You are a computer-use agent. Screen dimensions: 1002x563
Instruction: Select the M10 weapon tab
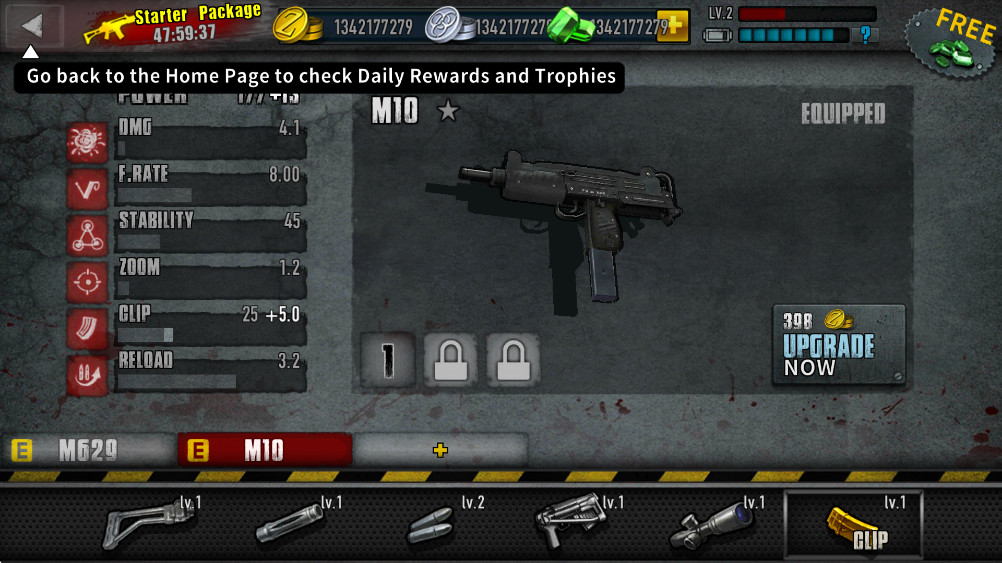(x=264, y=451)
